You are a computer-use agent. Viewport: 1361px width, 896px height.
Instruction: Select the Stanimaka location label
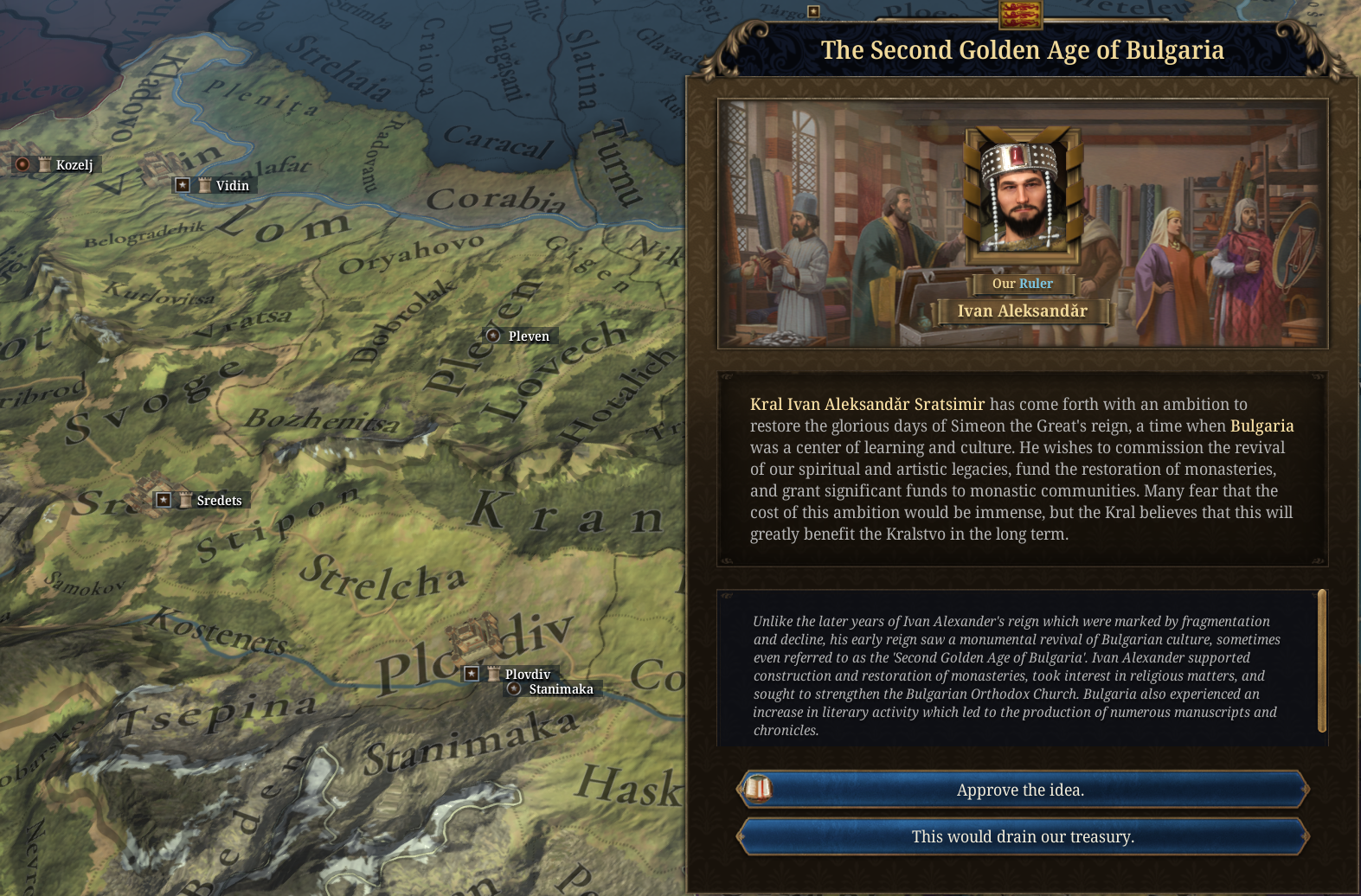pos(561,689)
